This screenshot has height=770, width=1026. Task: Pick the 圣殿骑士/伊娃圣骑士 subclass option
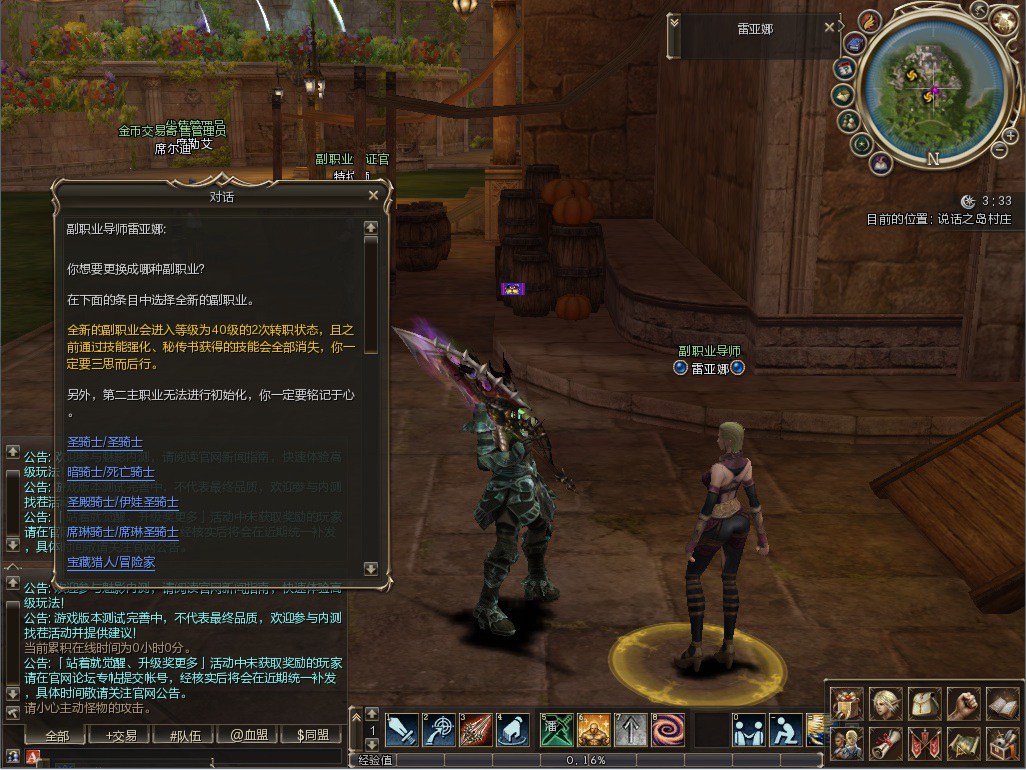coord(123,502)
